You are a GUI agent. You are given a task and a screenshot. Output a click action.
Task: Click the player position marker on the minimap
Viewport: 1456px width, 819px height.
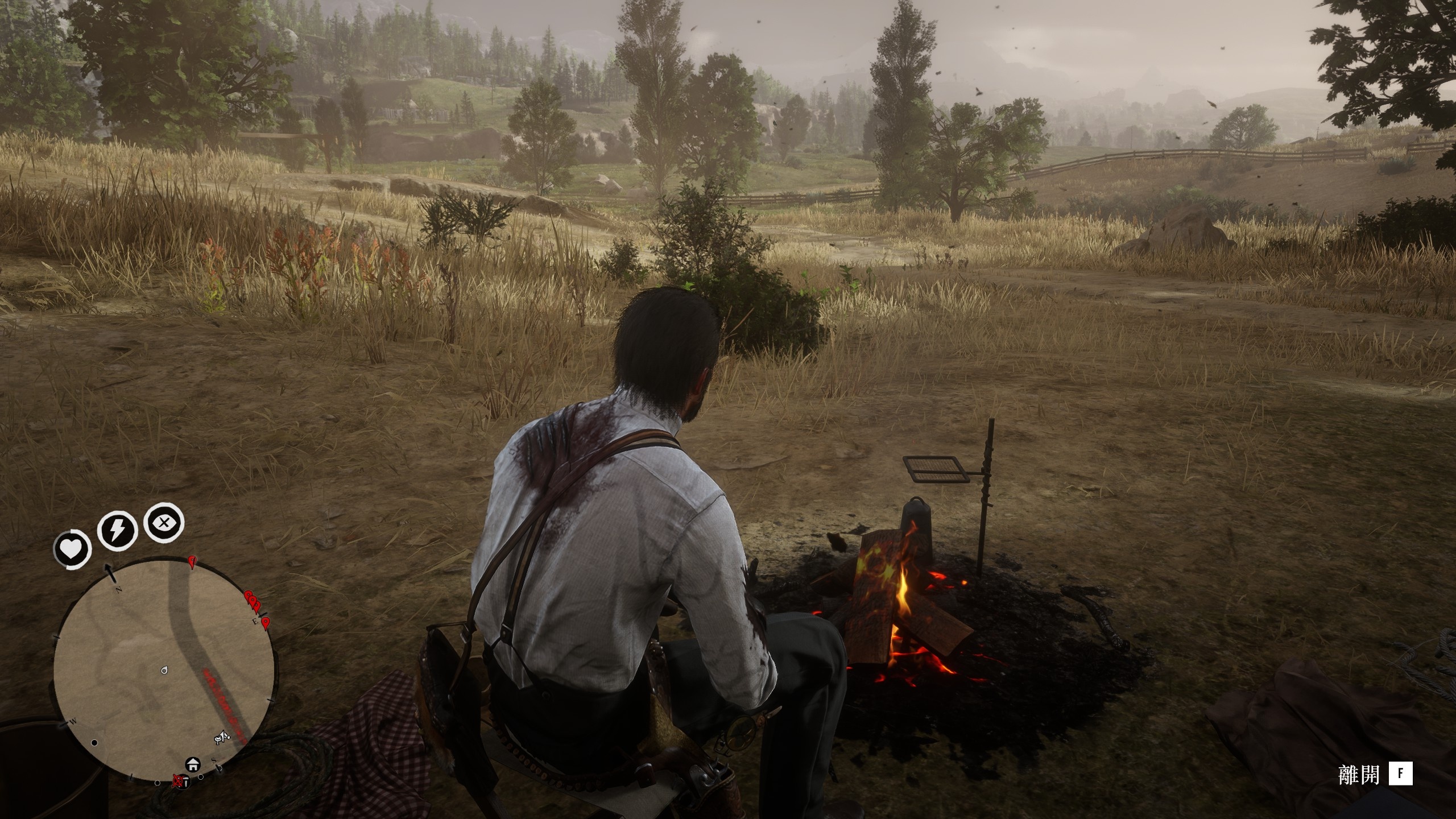[x=164, y=671]
